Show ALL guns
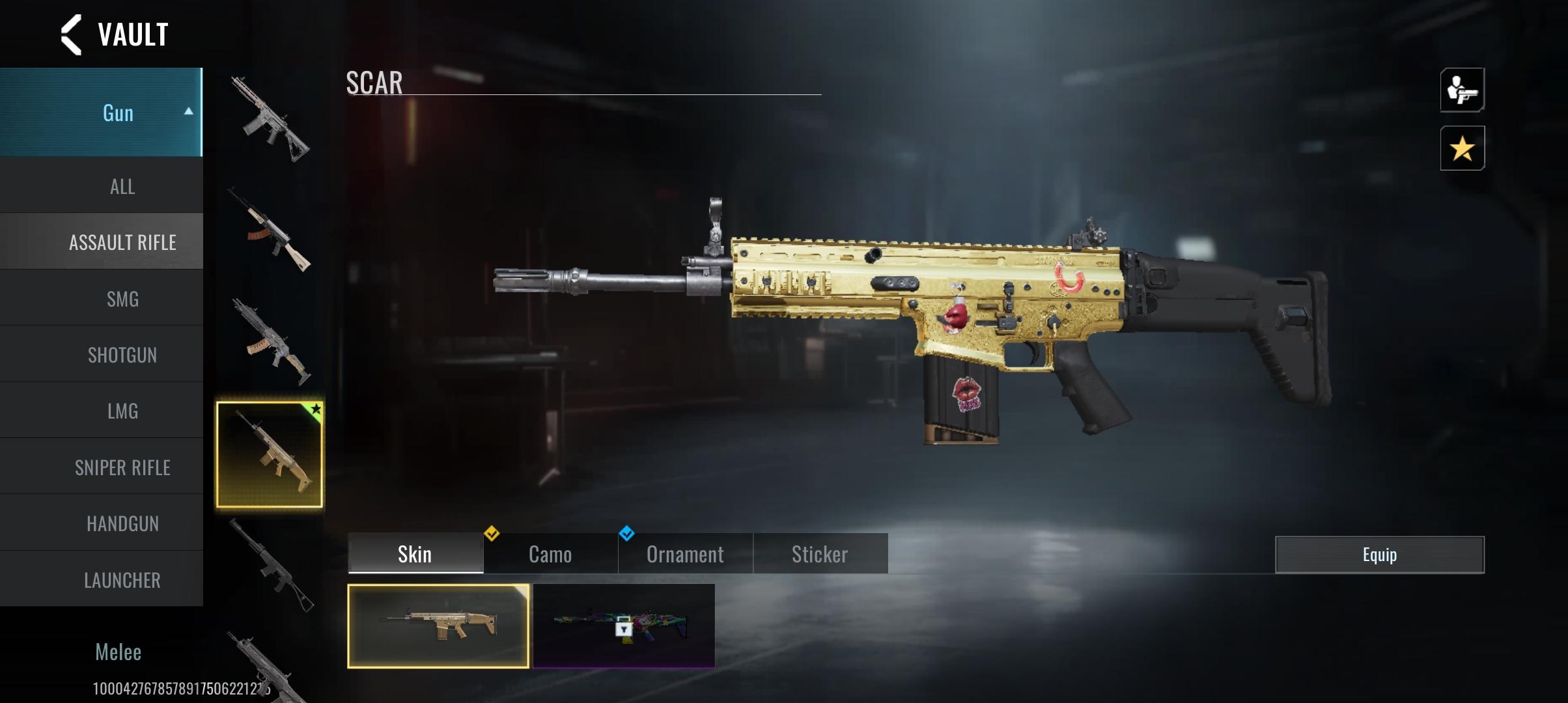1568x703 pixels. pyautogui.click(x=122, y=187)
